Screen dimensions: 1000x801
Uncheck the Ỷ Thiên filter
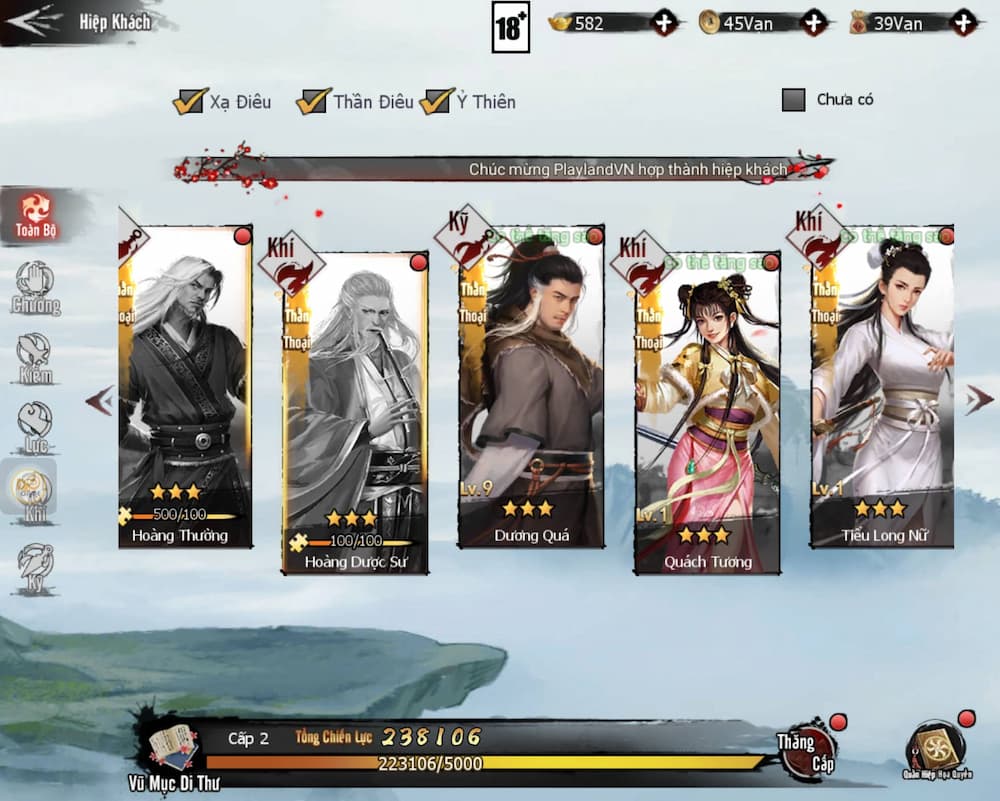pyautogui.click(x=436, y=101)
